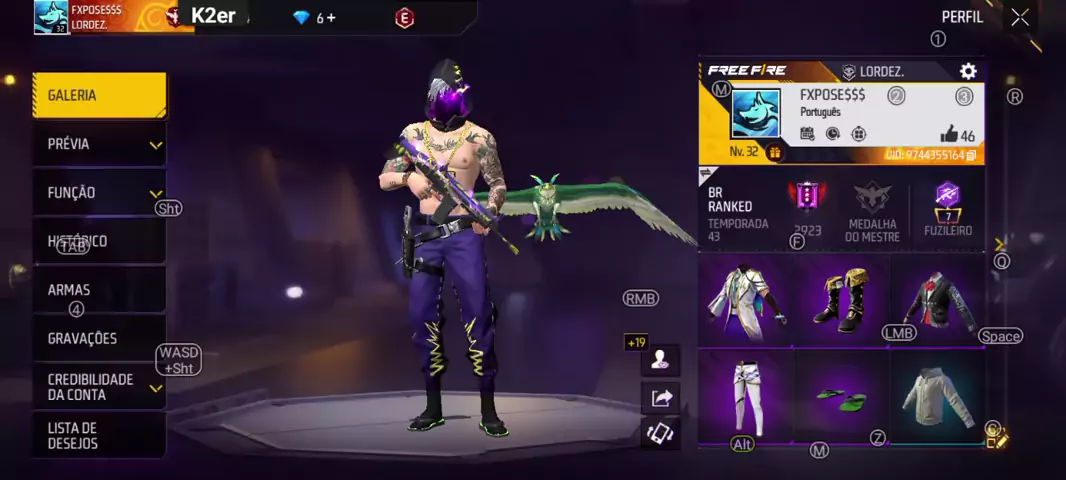The height and width of the screenshot is (480, 1066).
Task: Show the Gravações section
Action: 98,338
